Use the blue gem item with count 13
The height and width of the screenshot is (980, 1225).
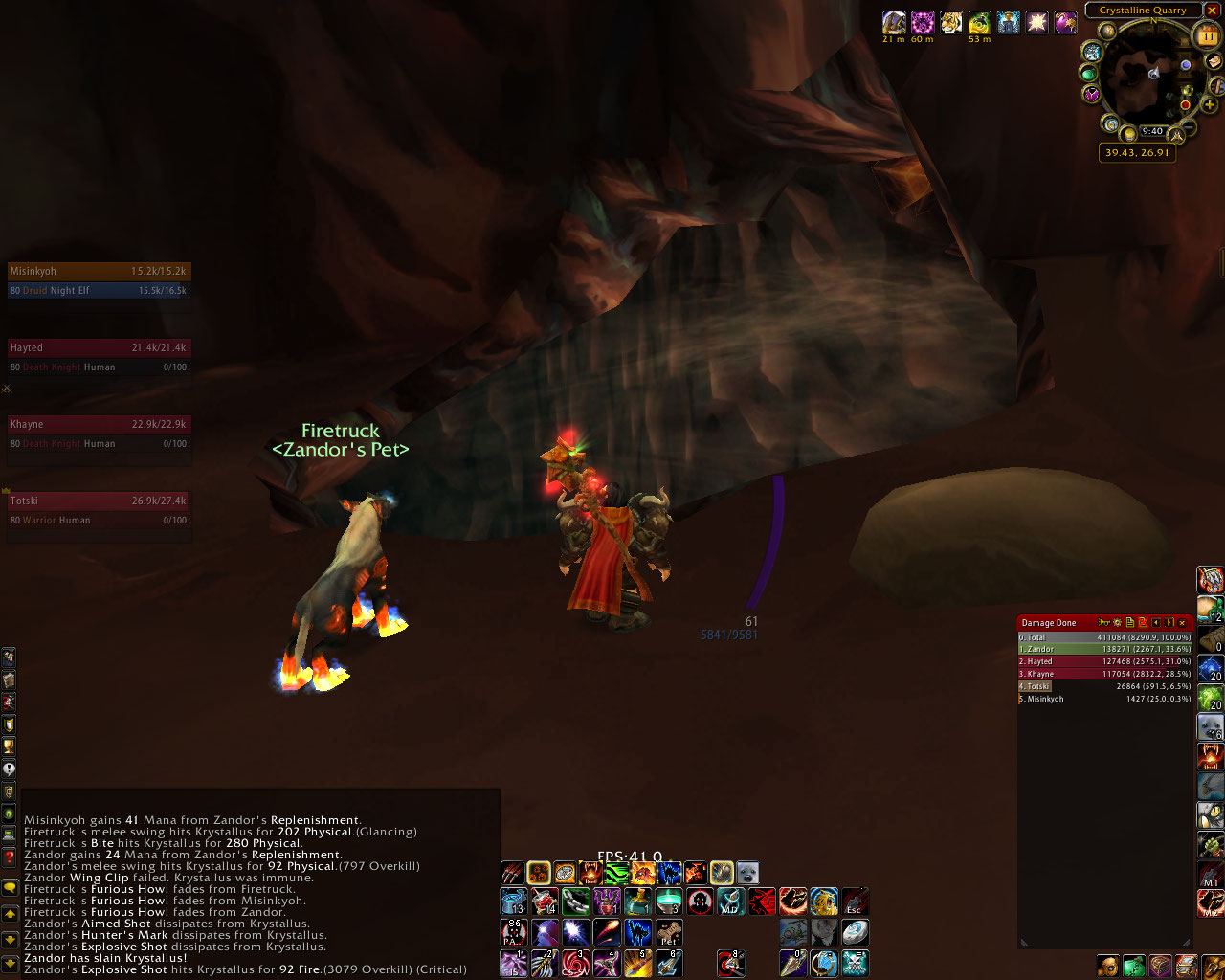tap(514, 902)
